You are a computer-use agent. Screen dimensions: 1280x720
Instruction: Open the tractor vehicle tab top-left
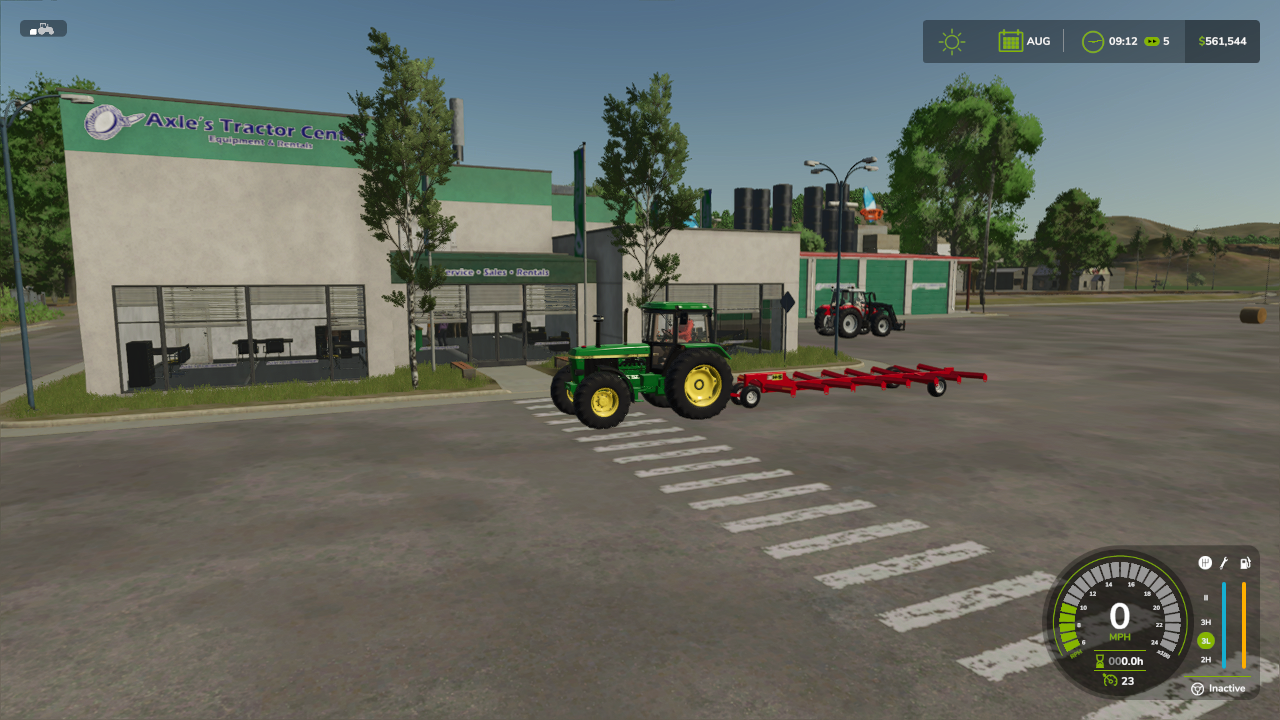pyautogui.click(x=42, y=28)
